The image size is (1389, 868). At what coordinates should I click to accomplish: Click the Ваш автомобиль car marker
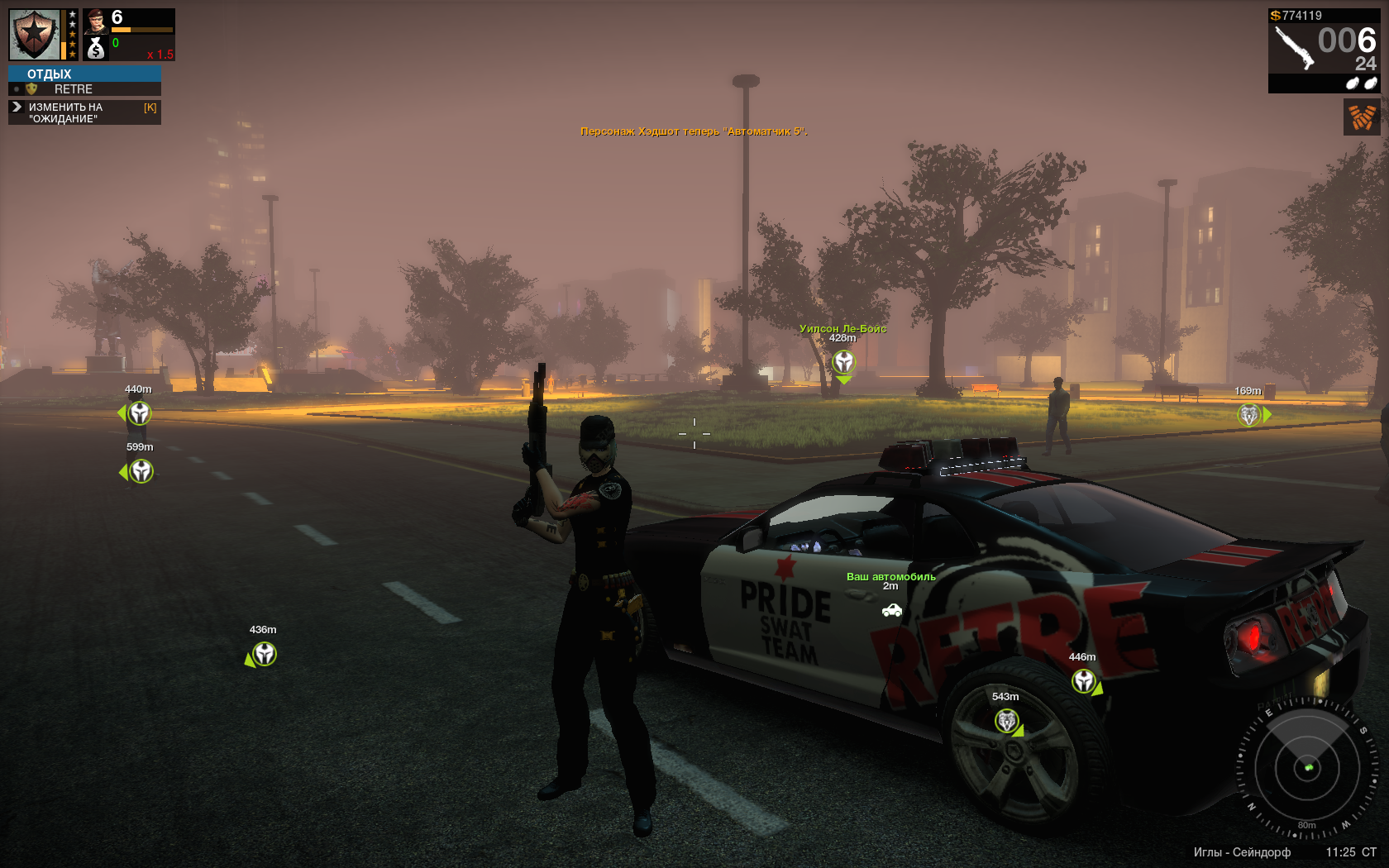pyautogui.click(x=891, y=610)
